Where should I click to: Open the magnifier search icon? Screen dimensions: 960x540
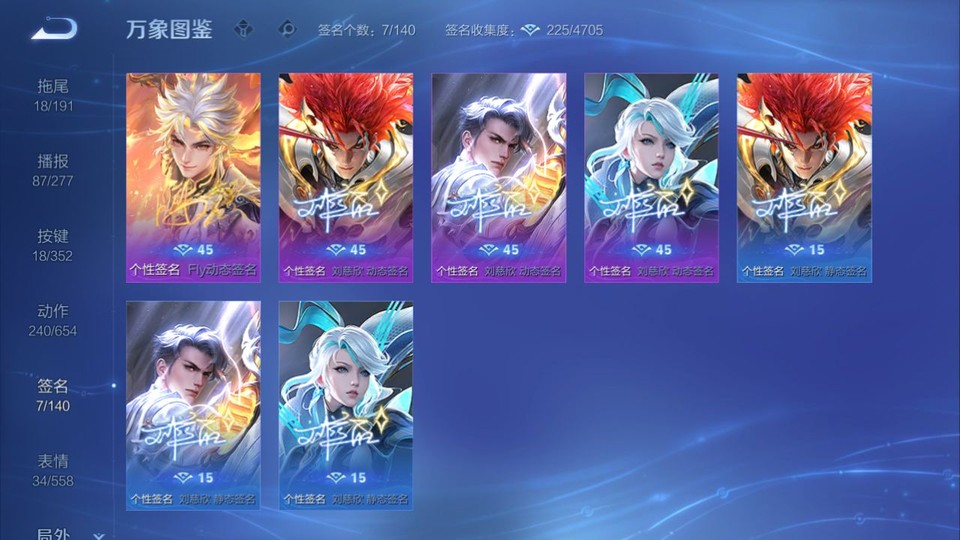(287, 30)
